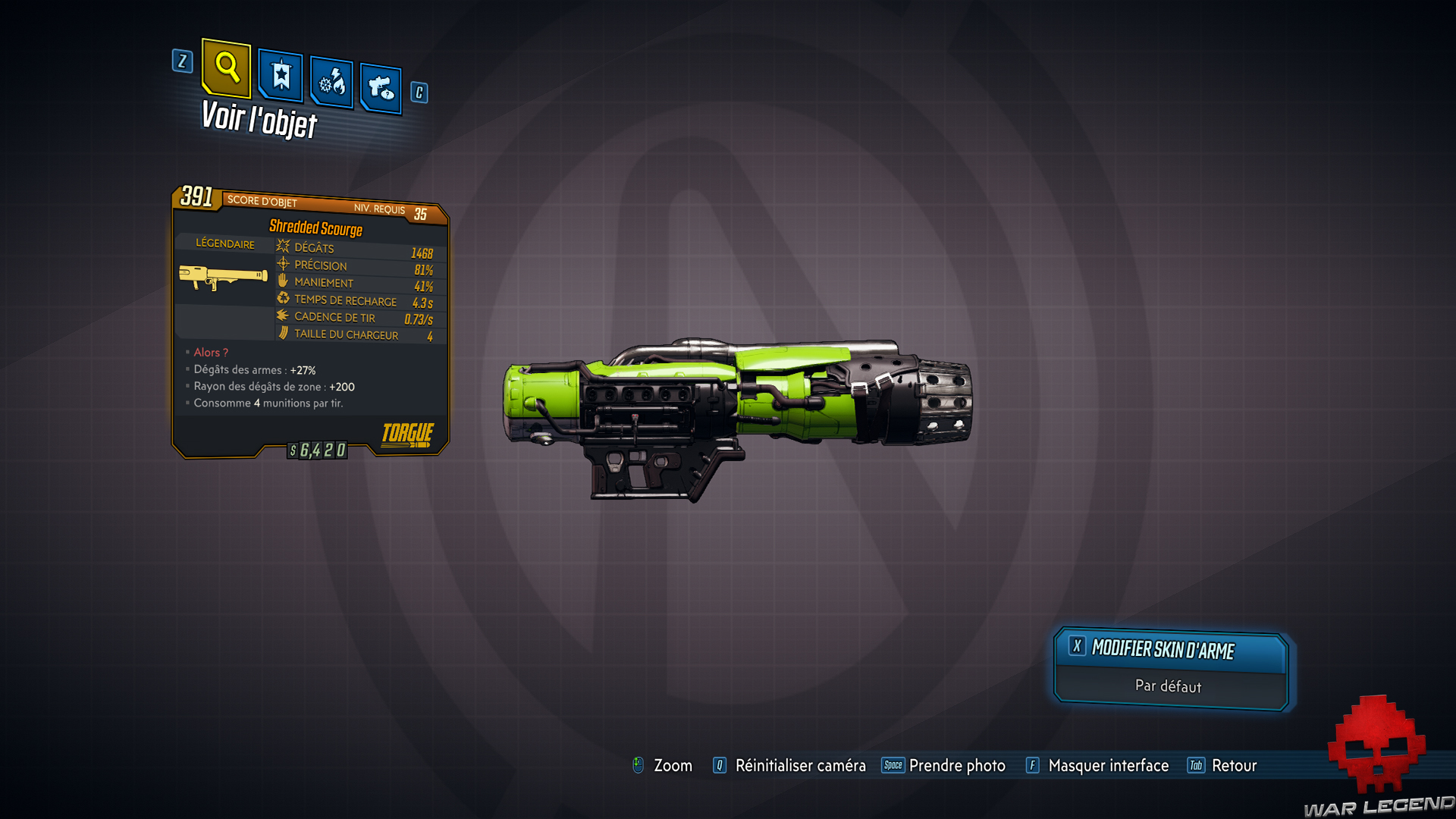Click the maniement hand icon
This screenshot has width=1456, height=819.
pyautogui.click(x=281, y=281)
